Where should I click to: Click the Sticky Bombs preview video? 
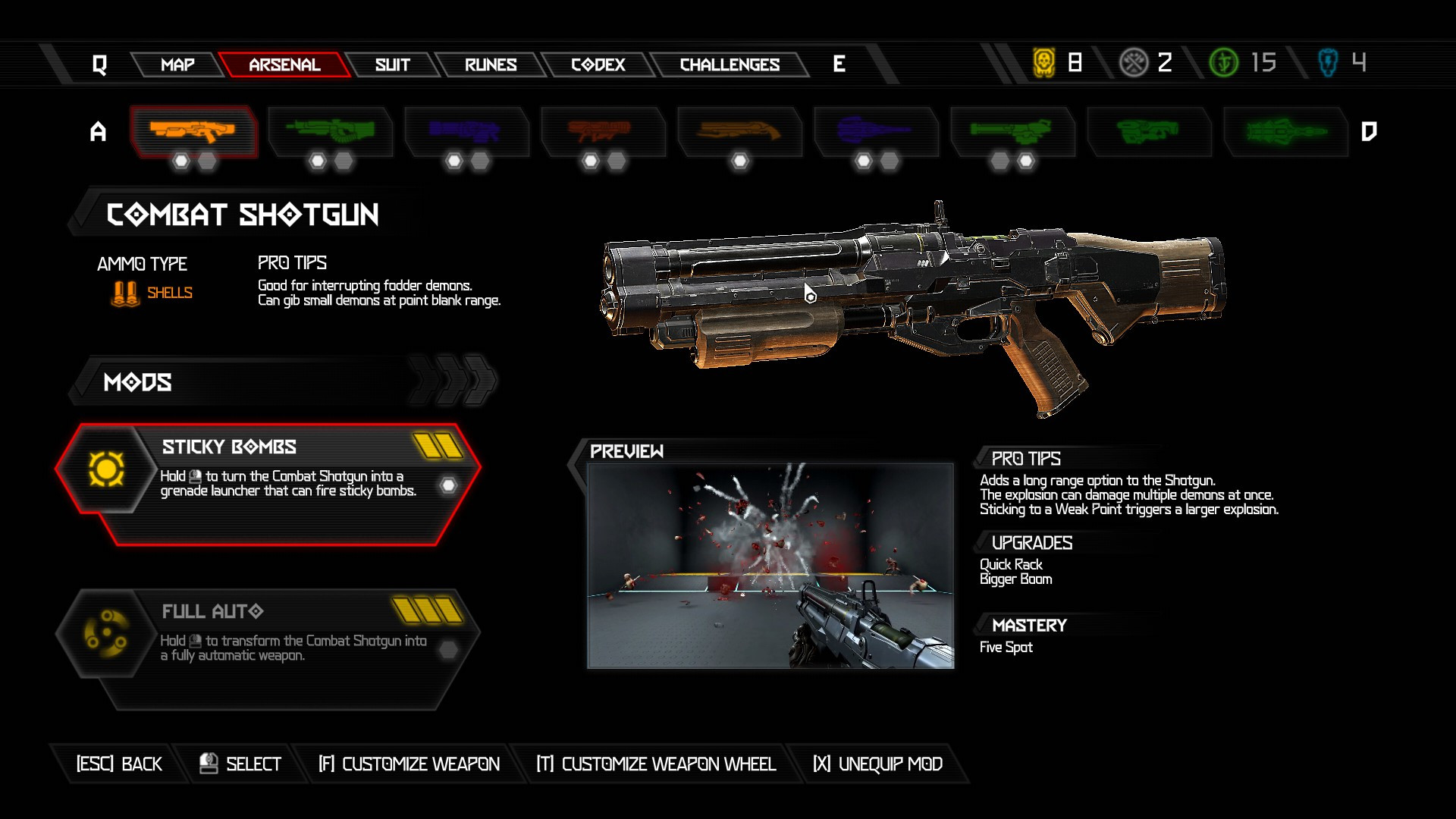(x=770, y=565)
